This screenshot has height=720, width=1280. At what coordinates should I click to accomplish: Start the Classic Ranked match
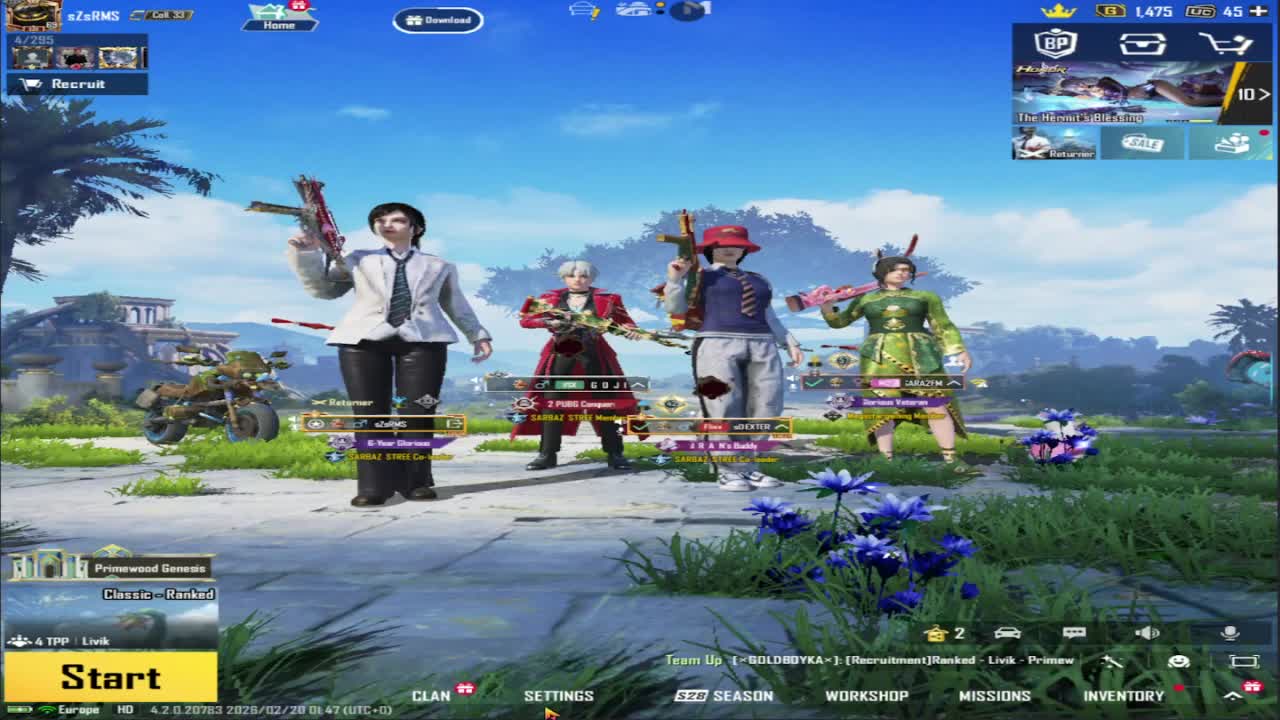click(110, 677)
